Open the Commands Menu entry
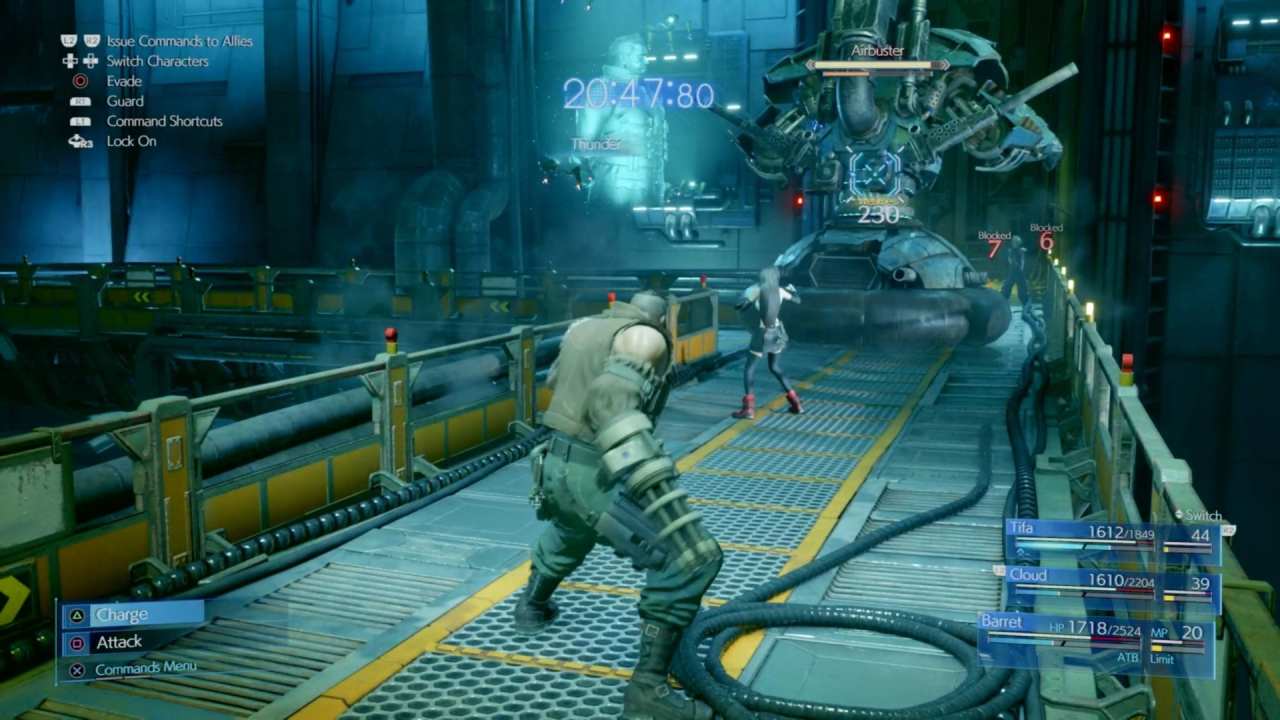 (x=146, y=667)
